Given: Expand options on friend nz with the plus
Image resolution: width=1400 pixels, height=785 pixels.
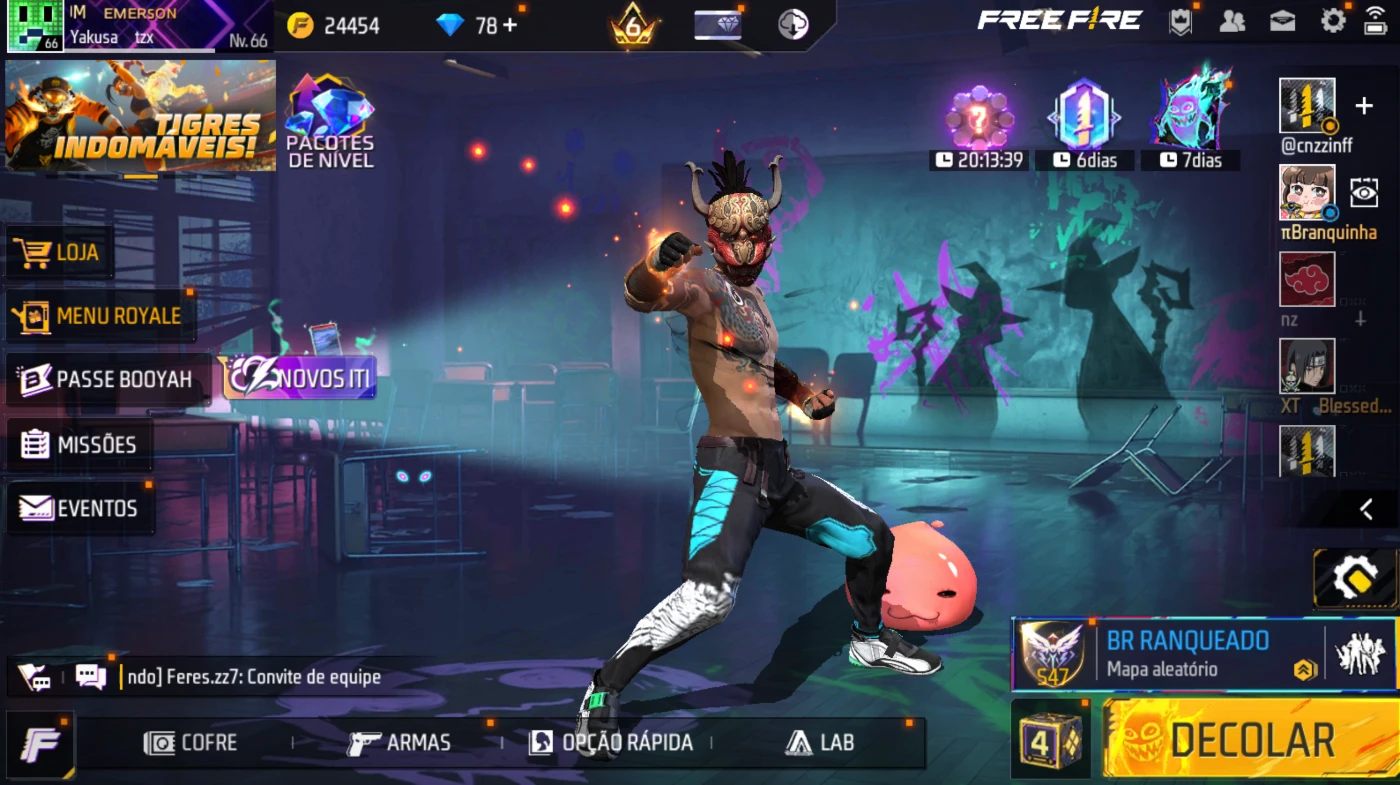Looking at the screenshot, I should [x=1361, y=320].
